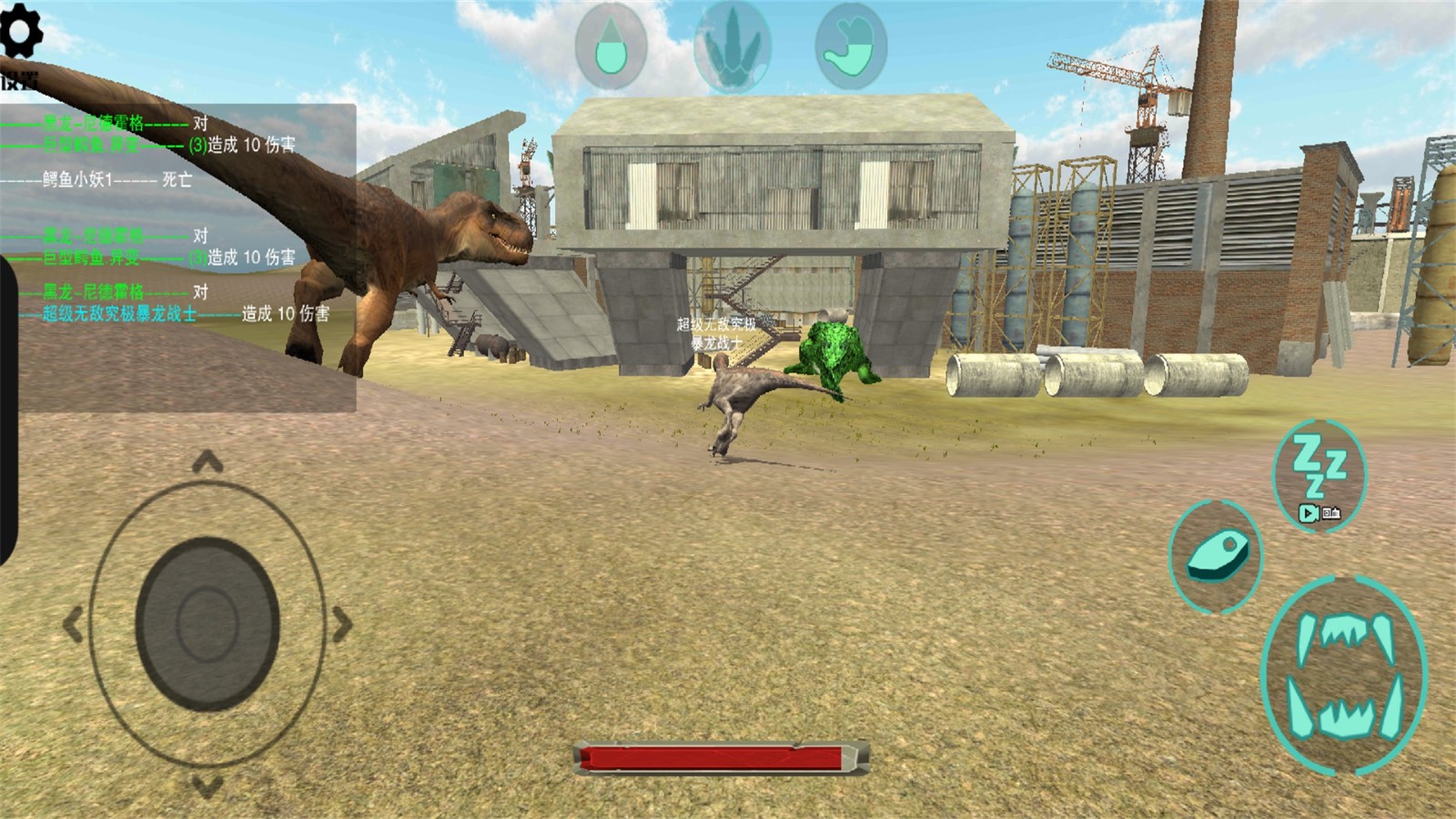This screenshot has width=1456, height=819.
Task: Click the virtual joystick center knob
Action: point(207,624)
